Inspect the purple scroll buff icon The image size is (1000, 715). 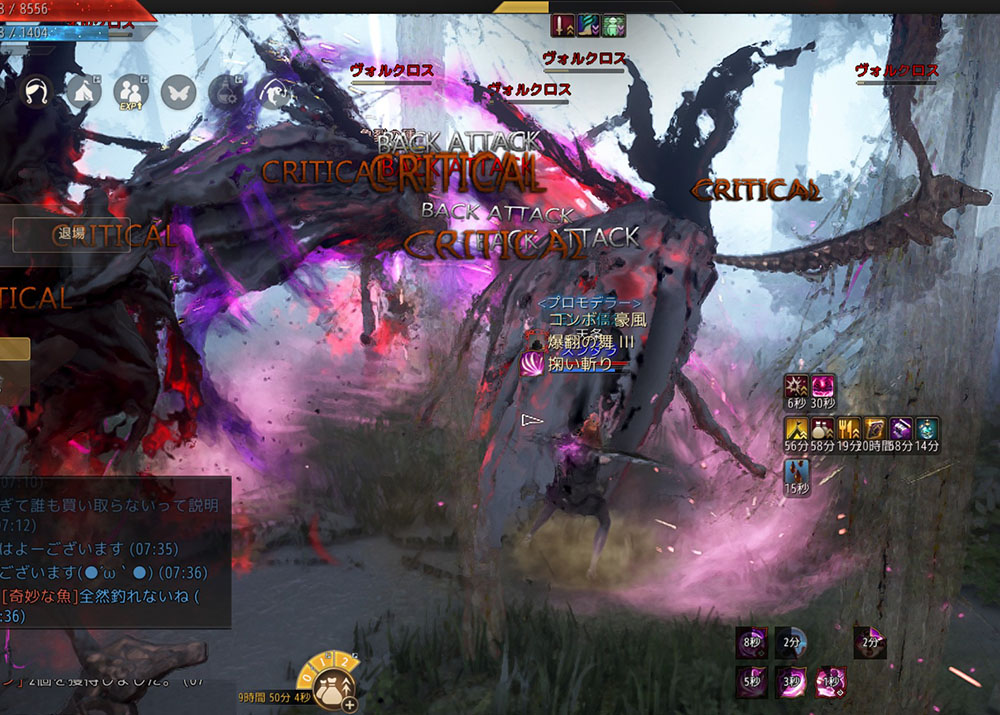(x=901, y=429)
